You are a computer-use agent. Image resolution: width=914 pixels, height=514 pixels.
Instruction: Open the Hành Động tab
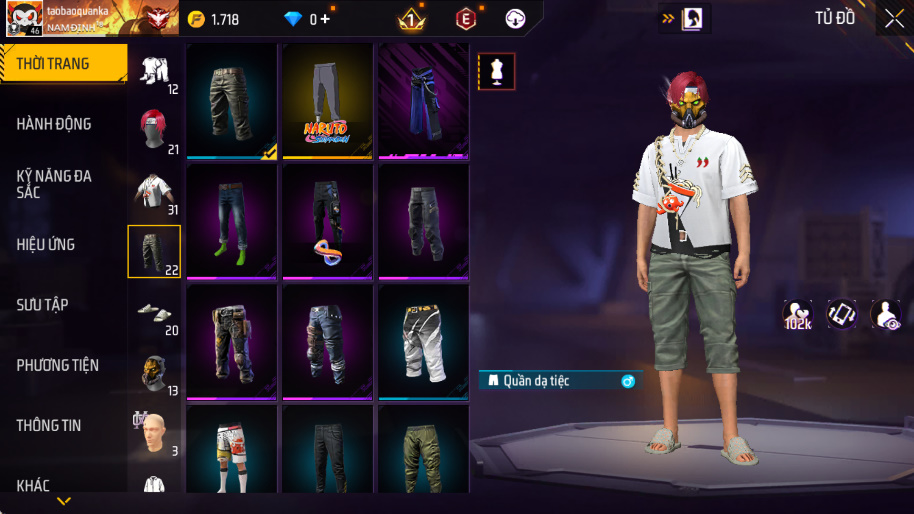click(54, 124)
